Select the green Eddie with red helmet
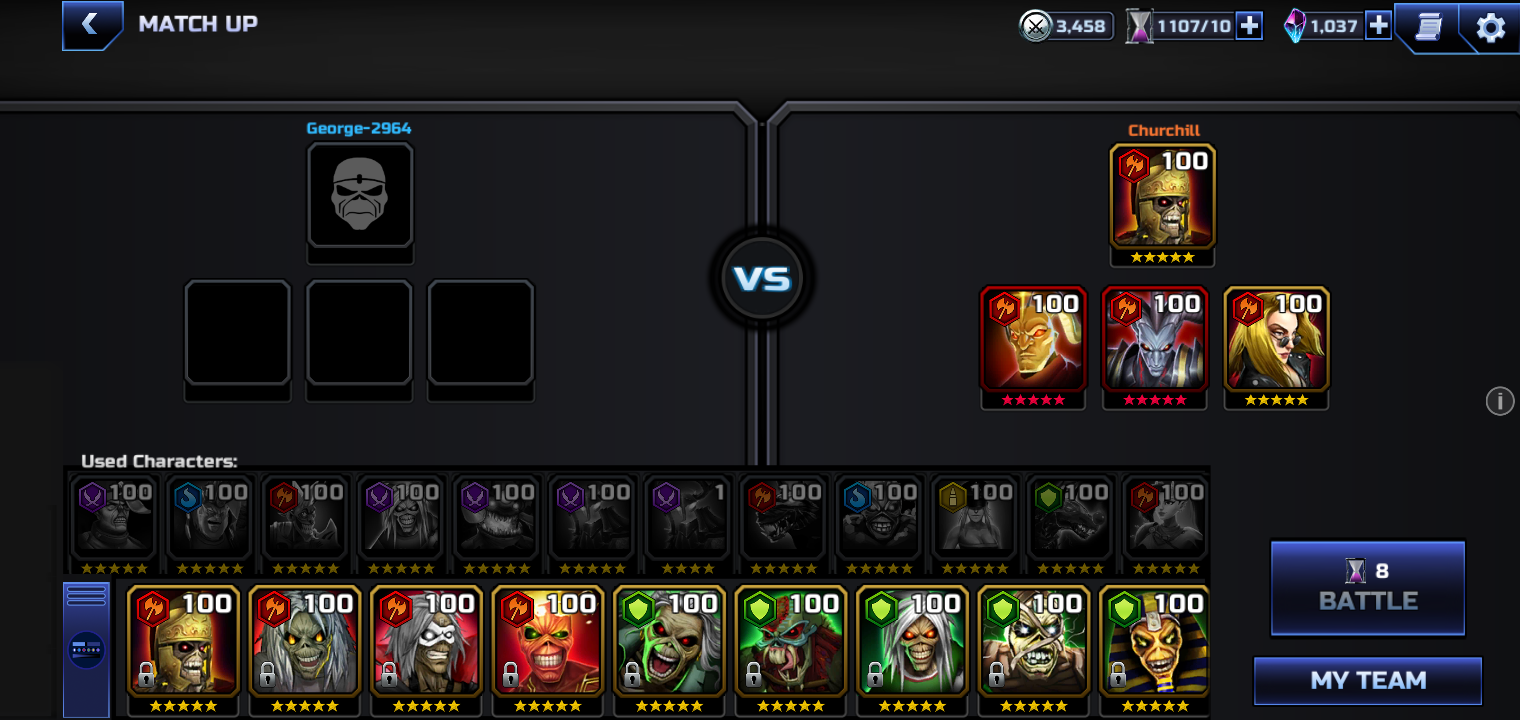Image resolution: width=1520 pixels, height=720 pixels. point(790,640)
